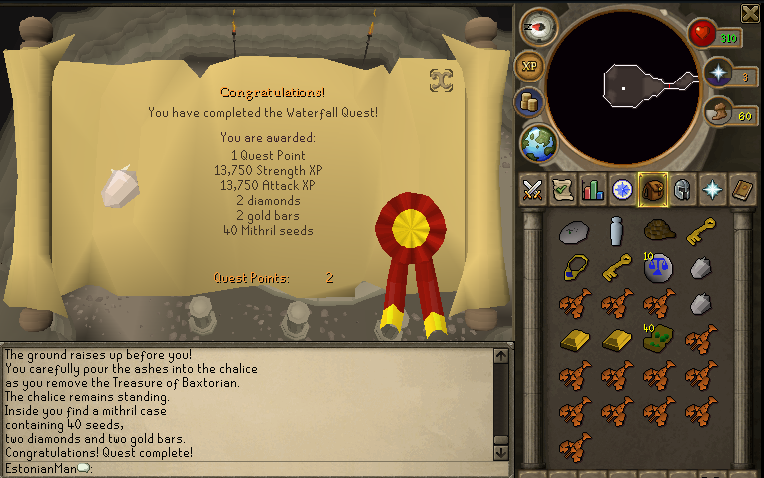Select the gold amulet in the inventory
Viewport: 764px width, 478px height.
tap(573, 268)
